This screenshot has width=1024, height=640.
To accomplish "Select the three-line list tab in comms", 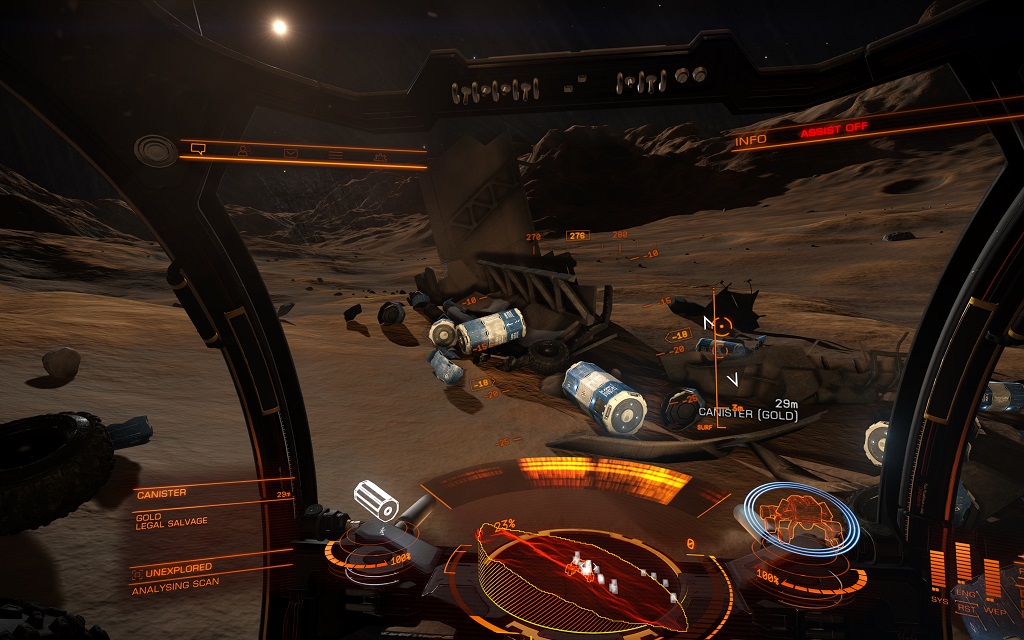I will [x=336, y=155].
